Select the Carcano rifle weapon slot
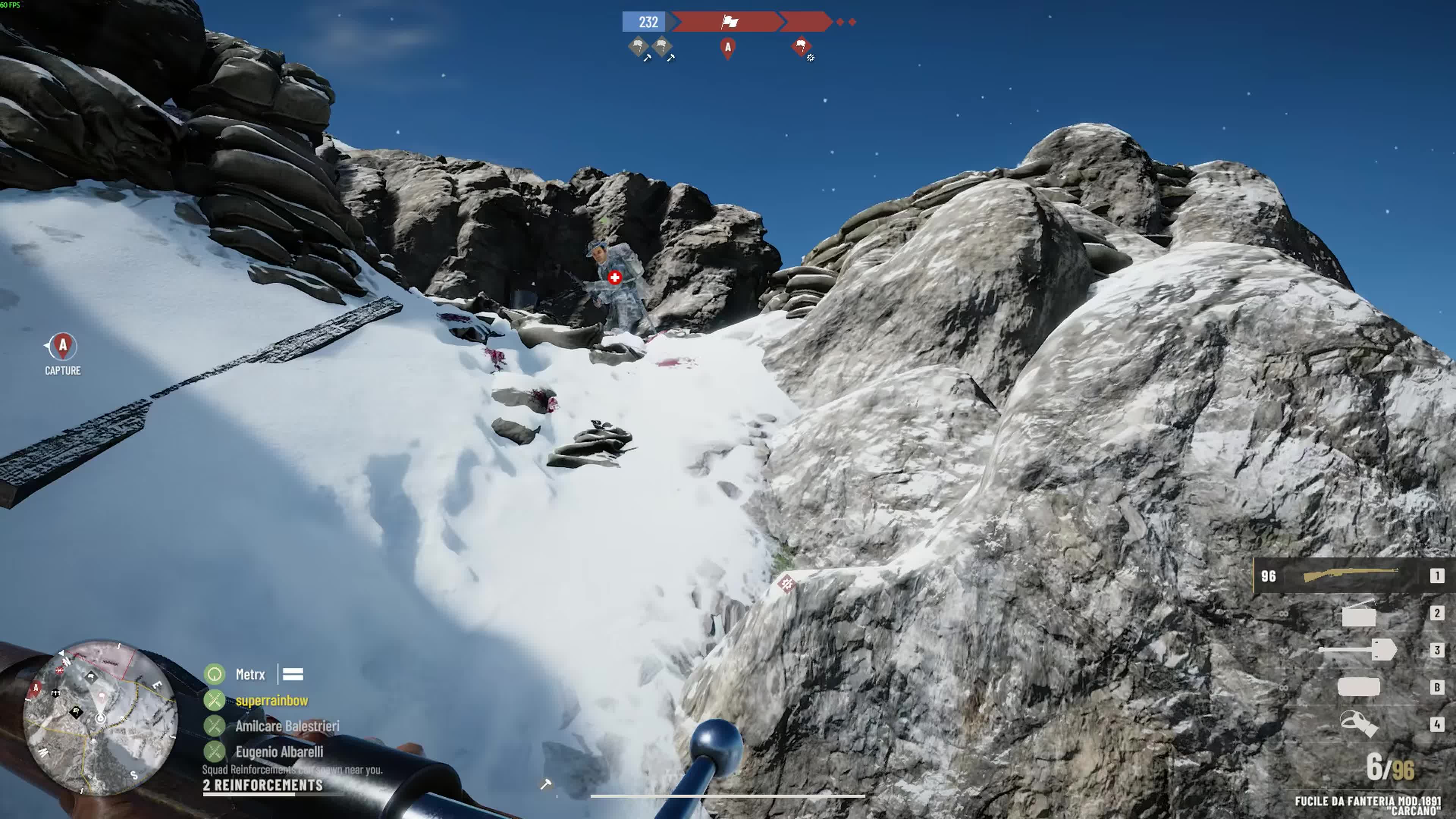Image resolution: width=1456 pixels, height=819 pixels. (1351, 576)
